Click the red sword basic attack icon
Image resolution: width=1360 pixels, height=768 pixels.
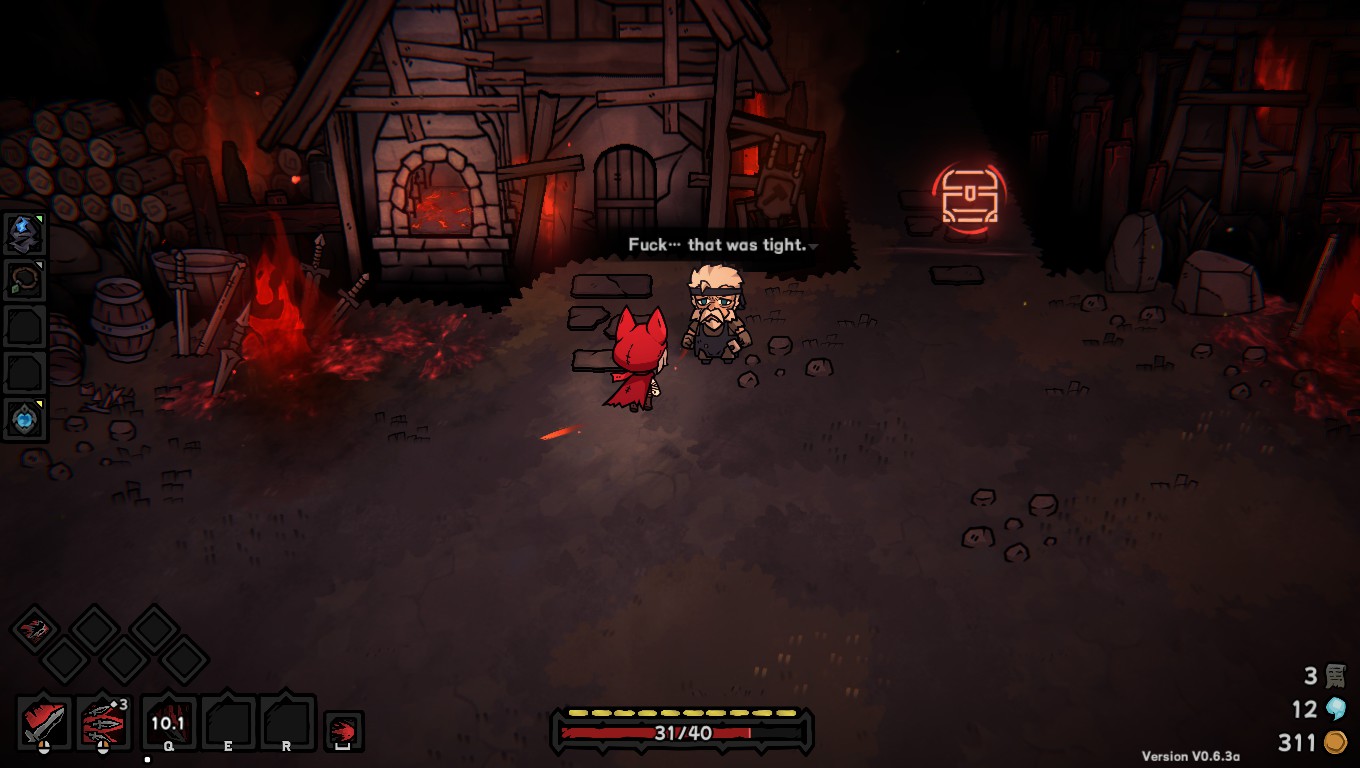pos(44,722)
